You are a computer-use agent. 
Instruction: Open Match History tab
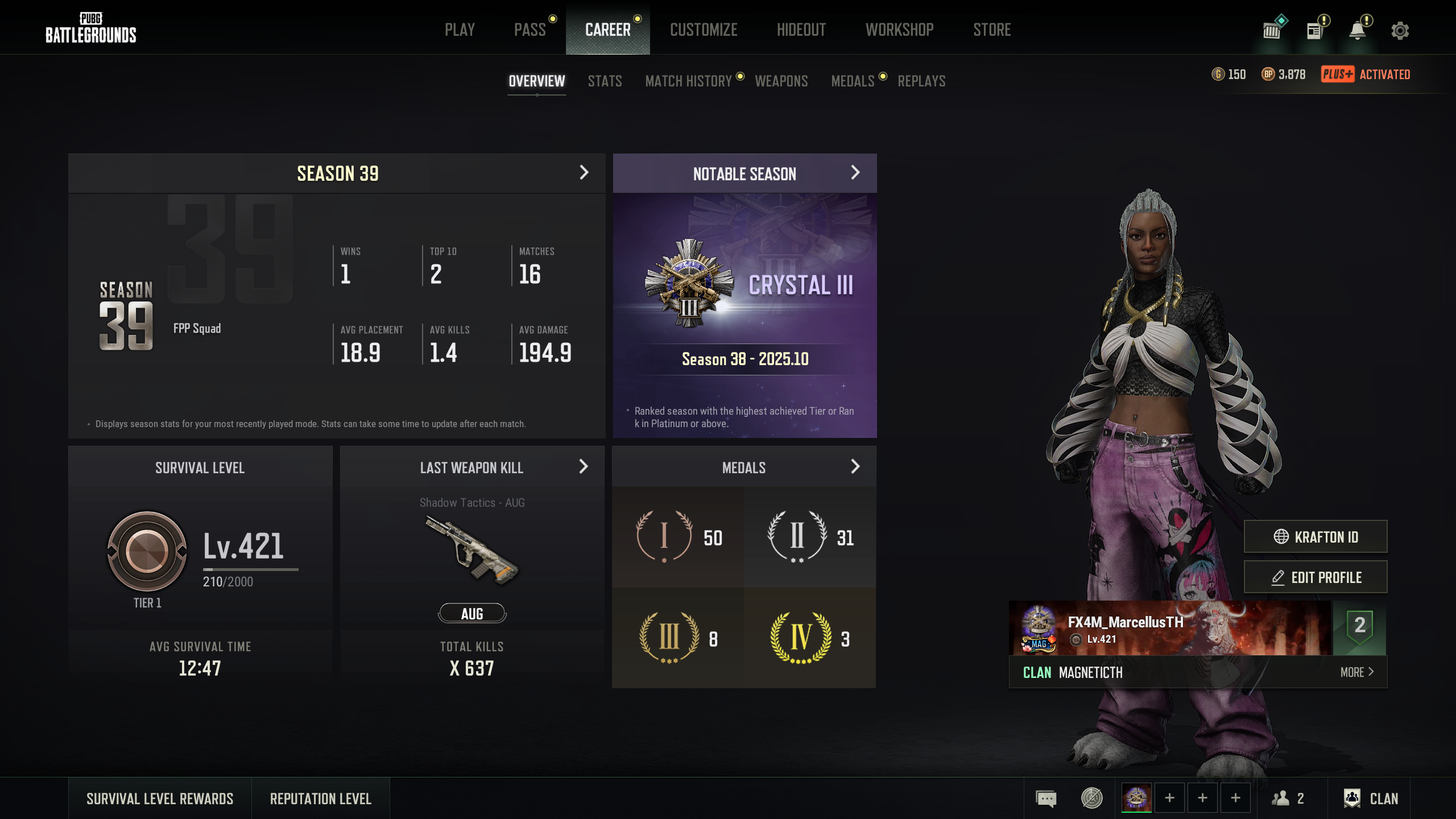pyautogui.click(x=688, y=81)
